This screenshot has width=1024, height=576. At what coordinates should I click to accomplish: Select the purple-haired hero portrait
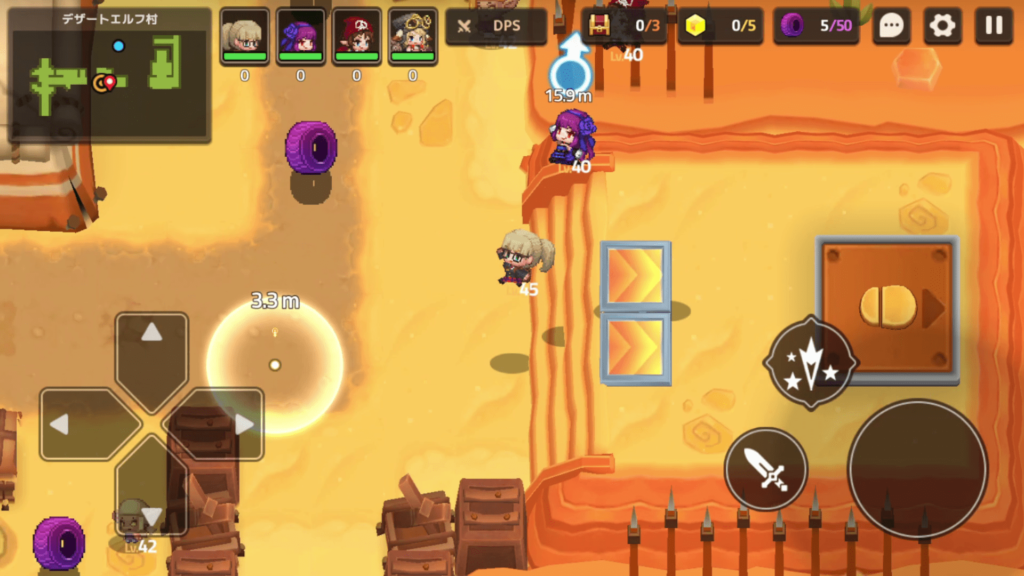point(300,37)
